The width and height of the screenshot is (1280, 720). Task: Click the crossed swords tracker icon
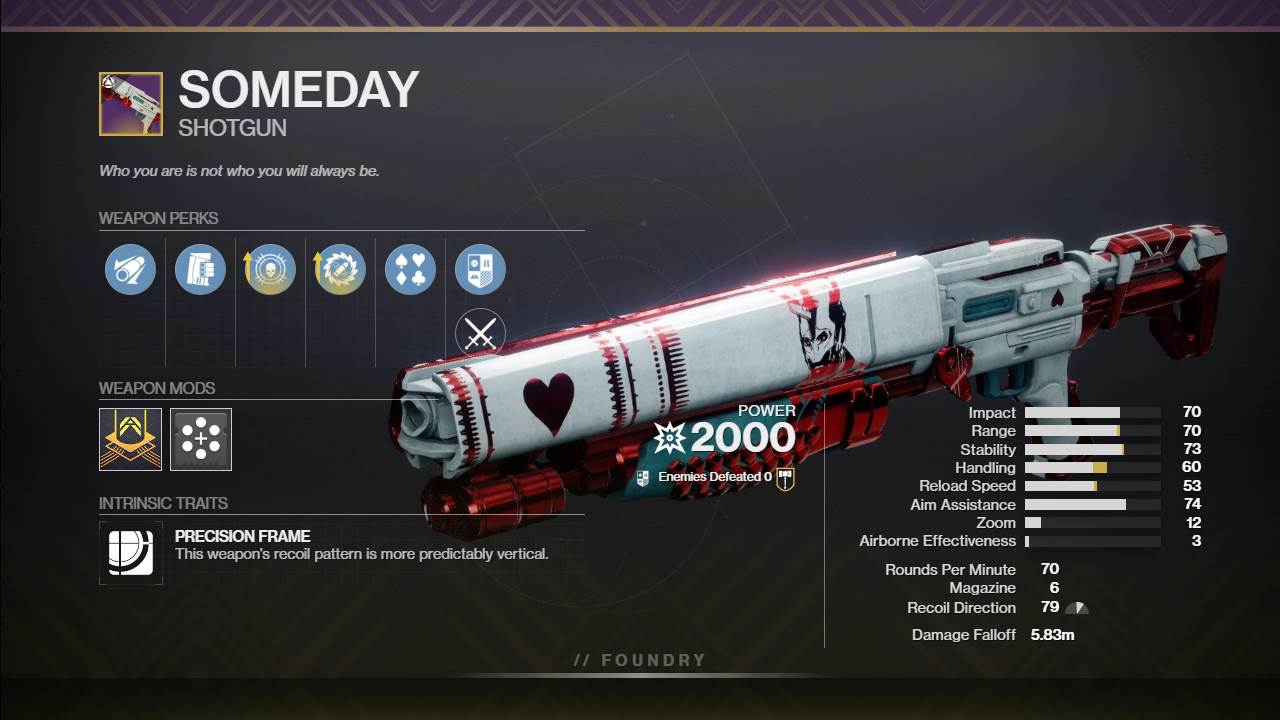[480, 335]
